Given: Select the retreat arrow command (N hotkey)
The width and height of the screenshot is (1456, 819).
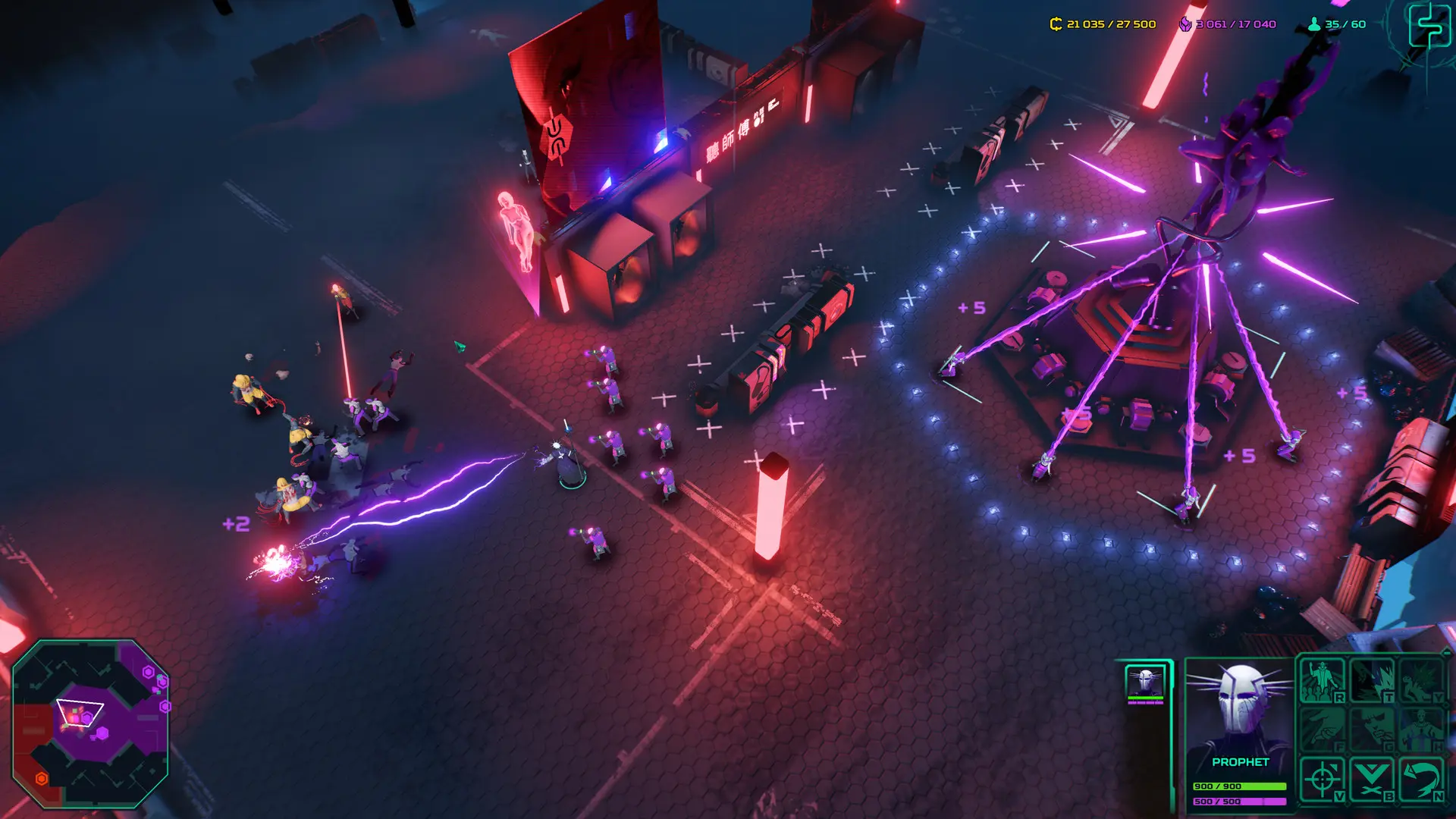Looking at the screenshot, I should tap(1420, 778).
